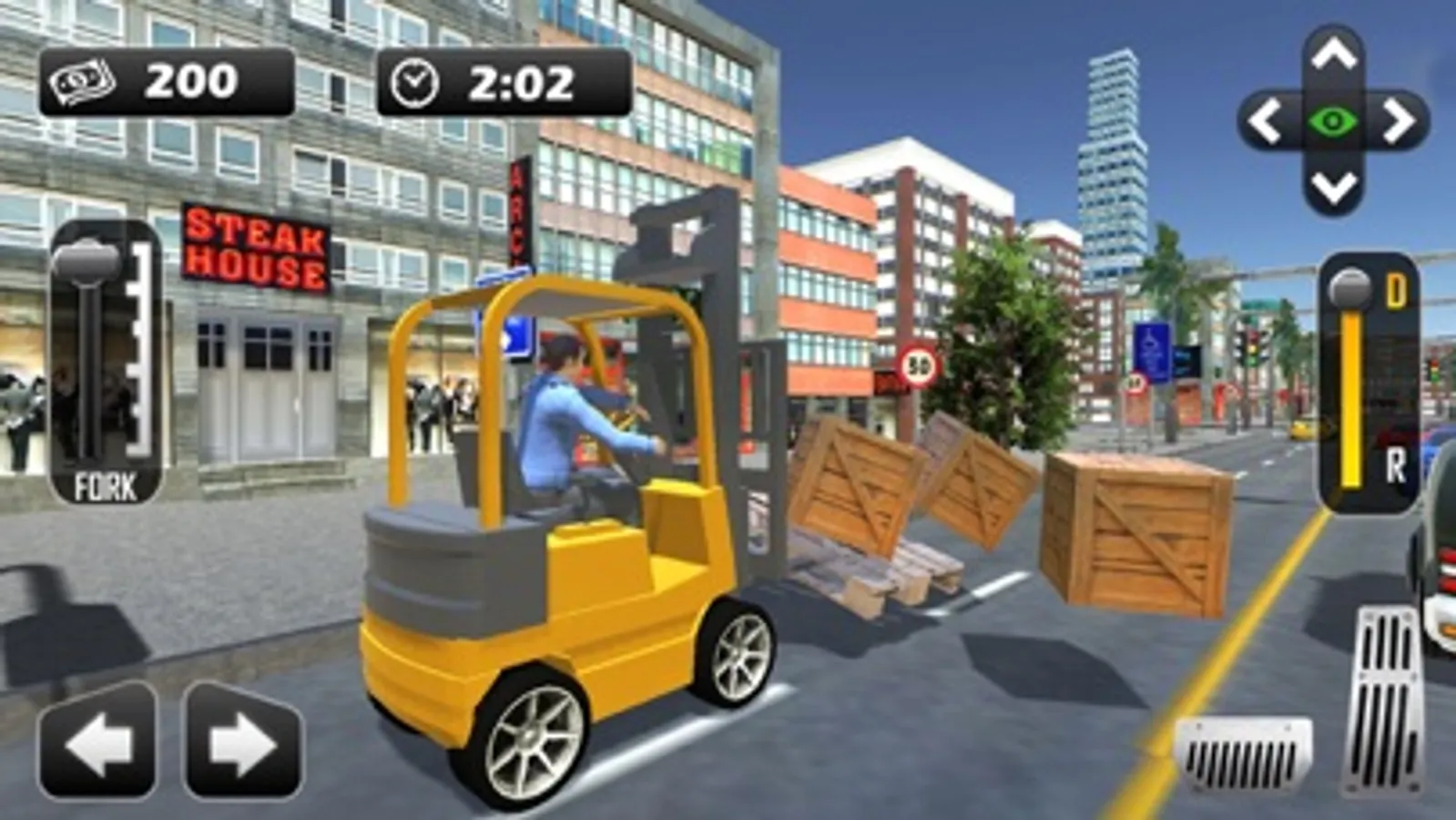
Task: Click the green eye camera view icon
Action: point(1331,118)
